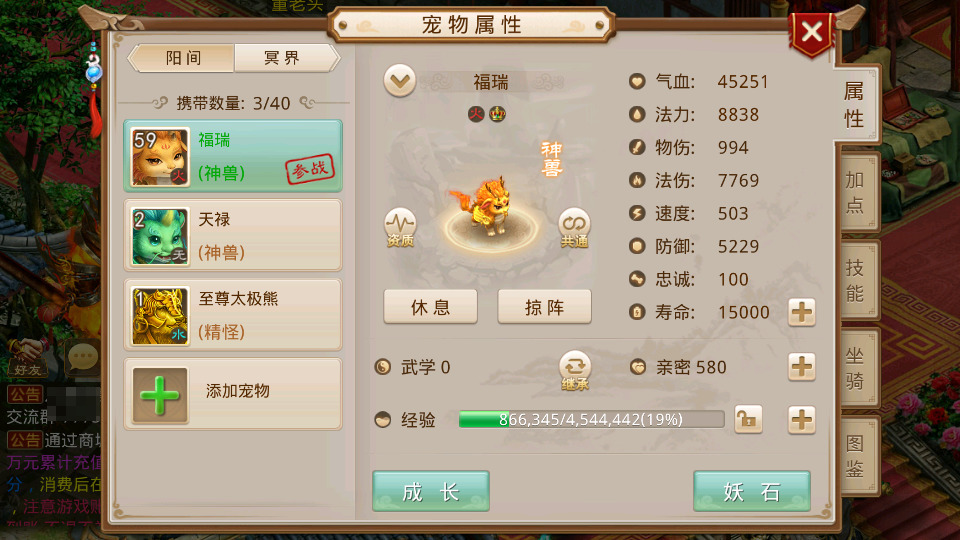Switch to the 冥界 tab
The image size is (960, 540).
click(x=282, y=58)
